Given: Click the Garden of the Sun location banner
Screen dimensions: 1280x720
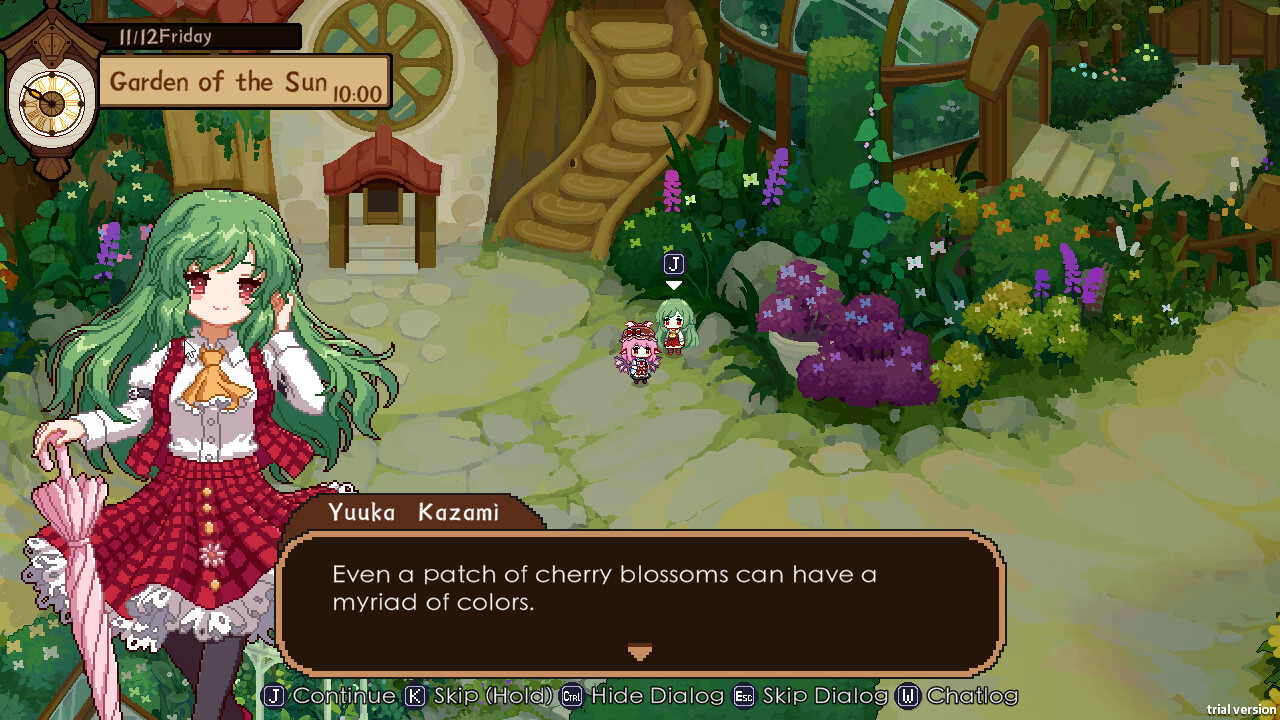Looking at the screenshot, I should click(x=243, y=80).
